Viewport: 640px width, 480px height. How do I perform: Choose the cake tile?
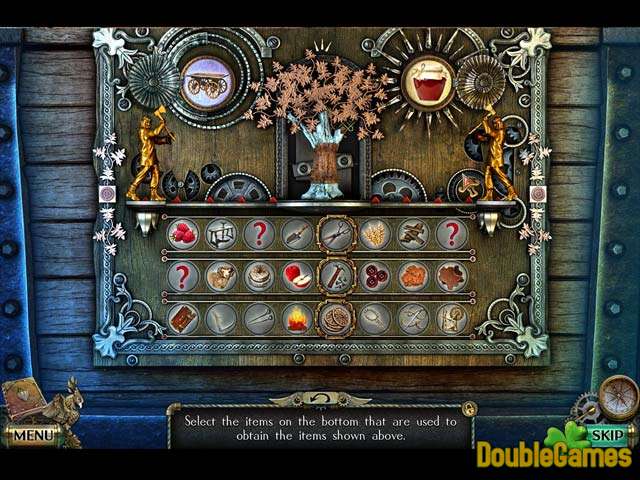pyautogui.click(x=259, y=276)
